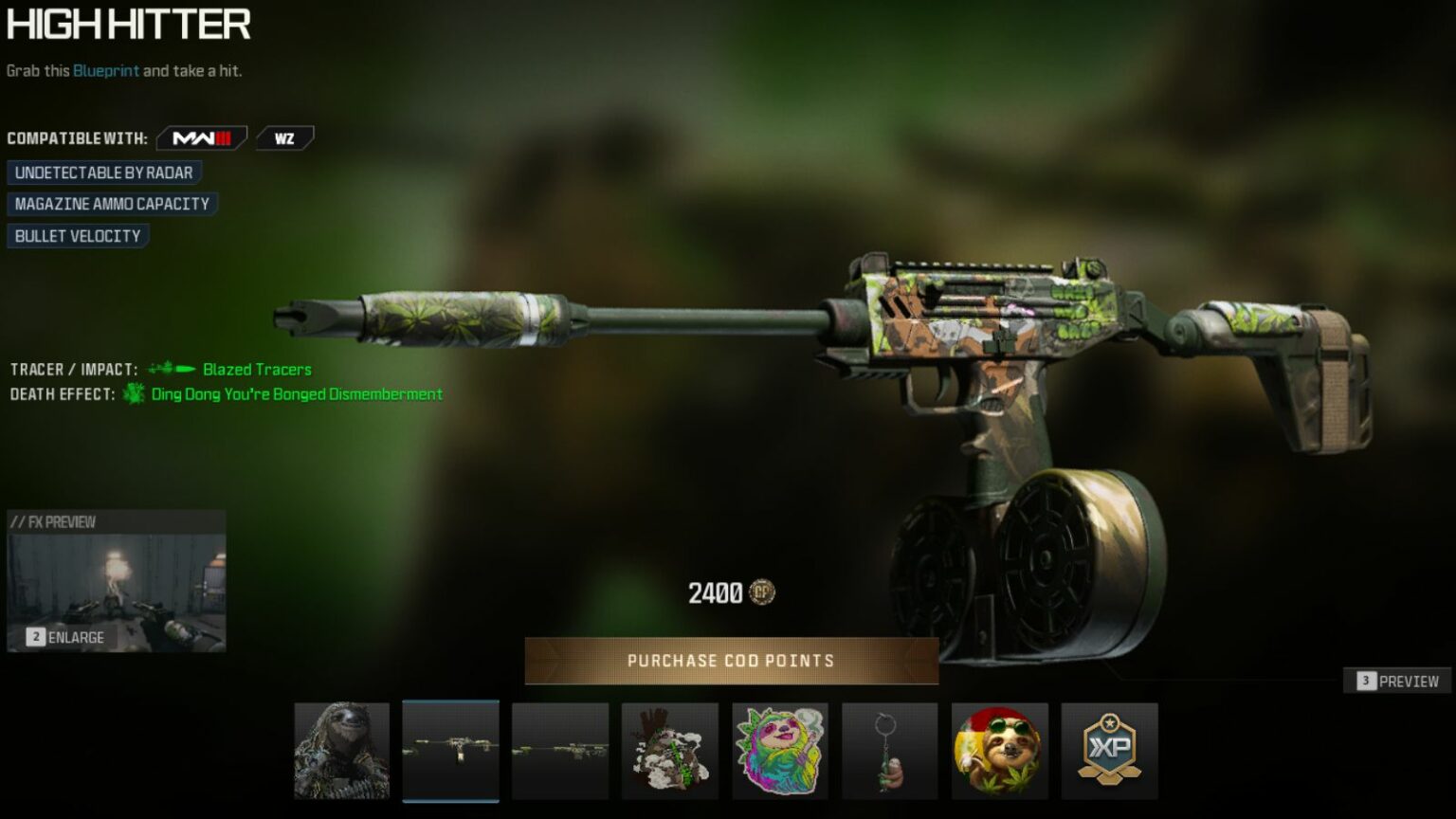
Task: Select the currently highlighted High Hitter blueprint tab
Action: pyautogui.click(x=450, y=750)
